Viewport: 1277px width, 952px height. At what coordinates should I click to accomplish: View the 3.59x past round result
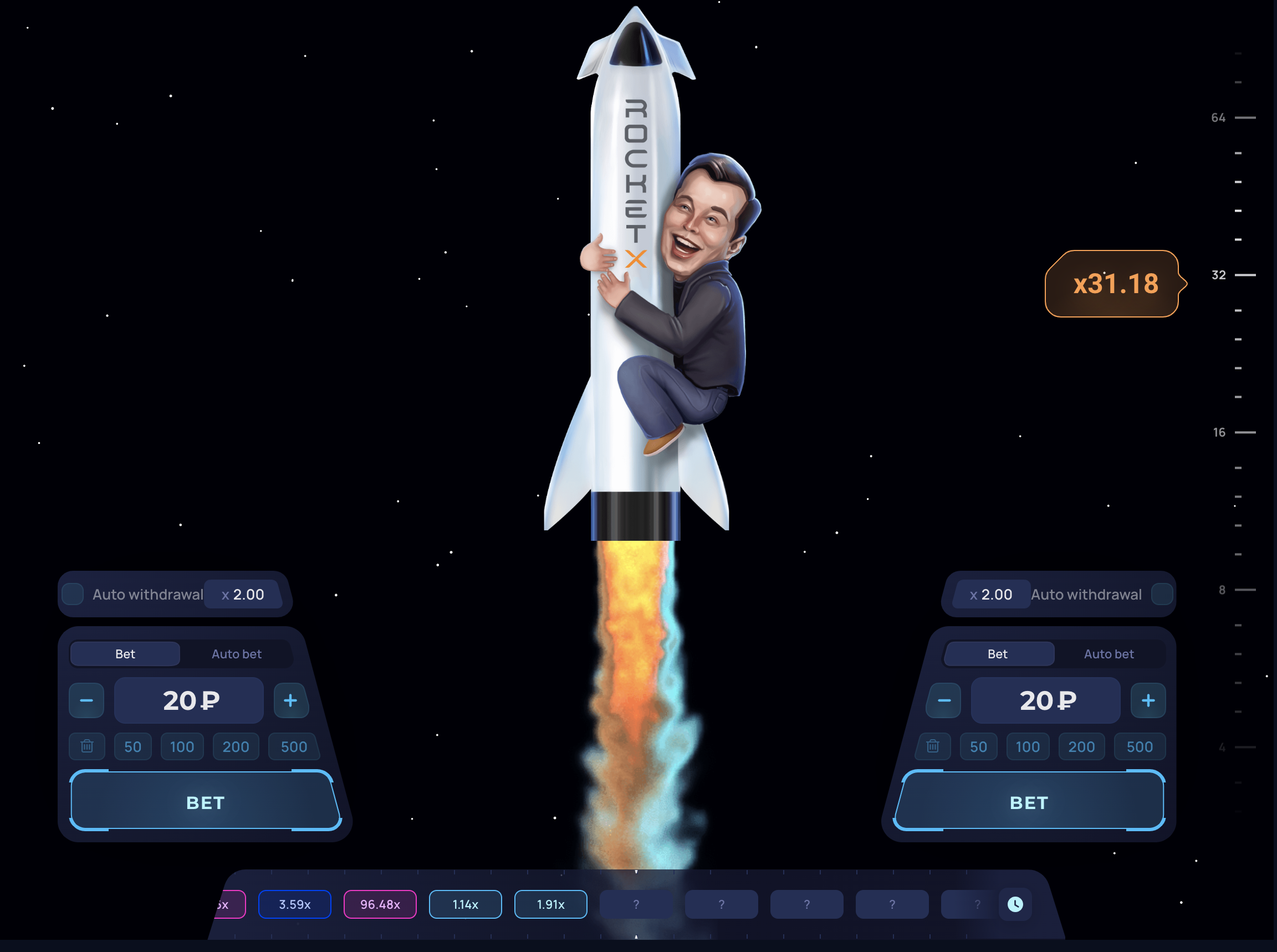294,904
